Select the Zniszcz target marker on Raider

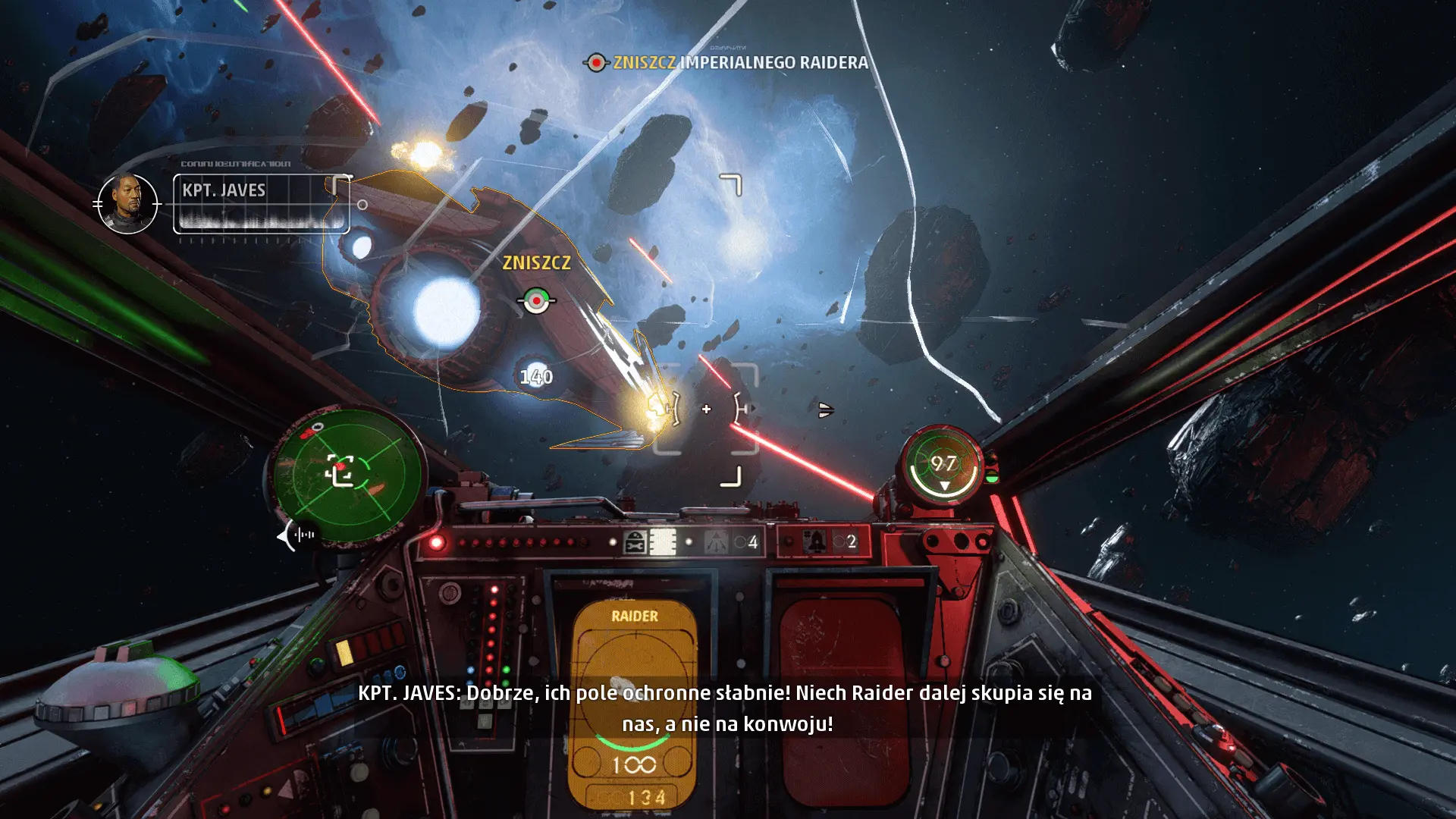click(x=536, y=301)
